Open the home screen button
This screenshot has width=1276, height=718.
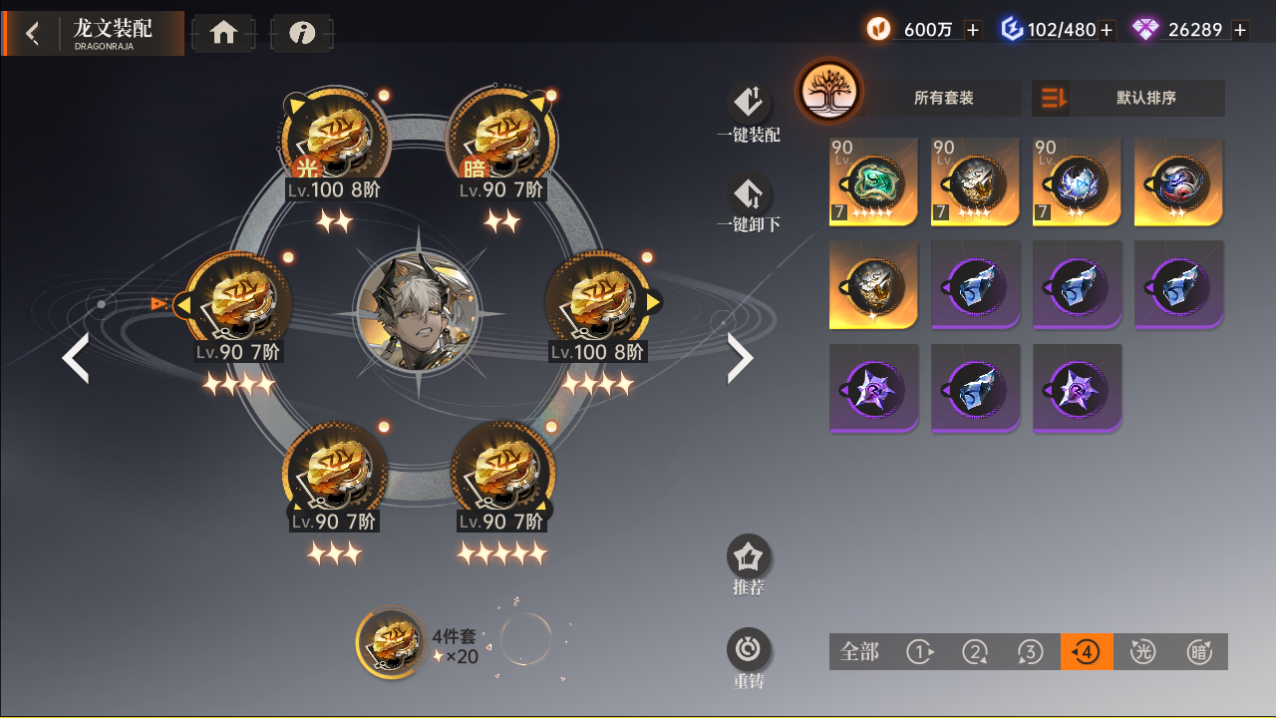[223, 33]
